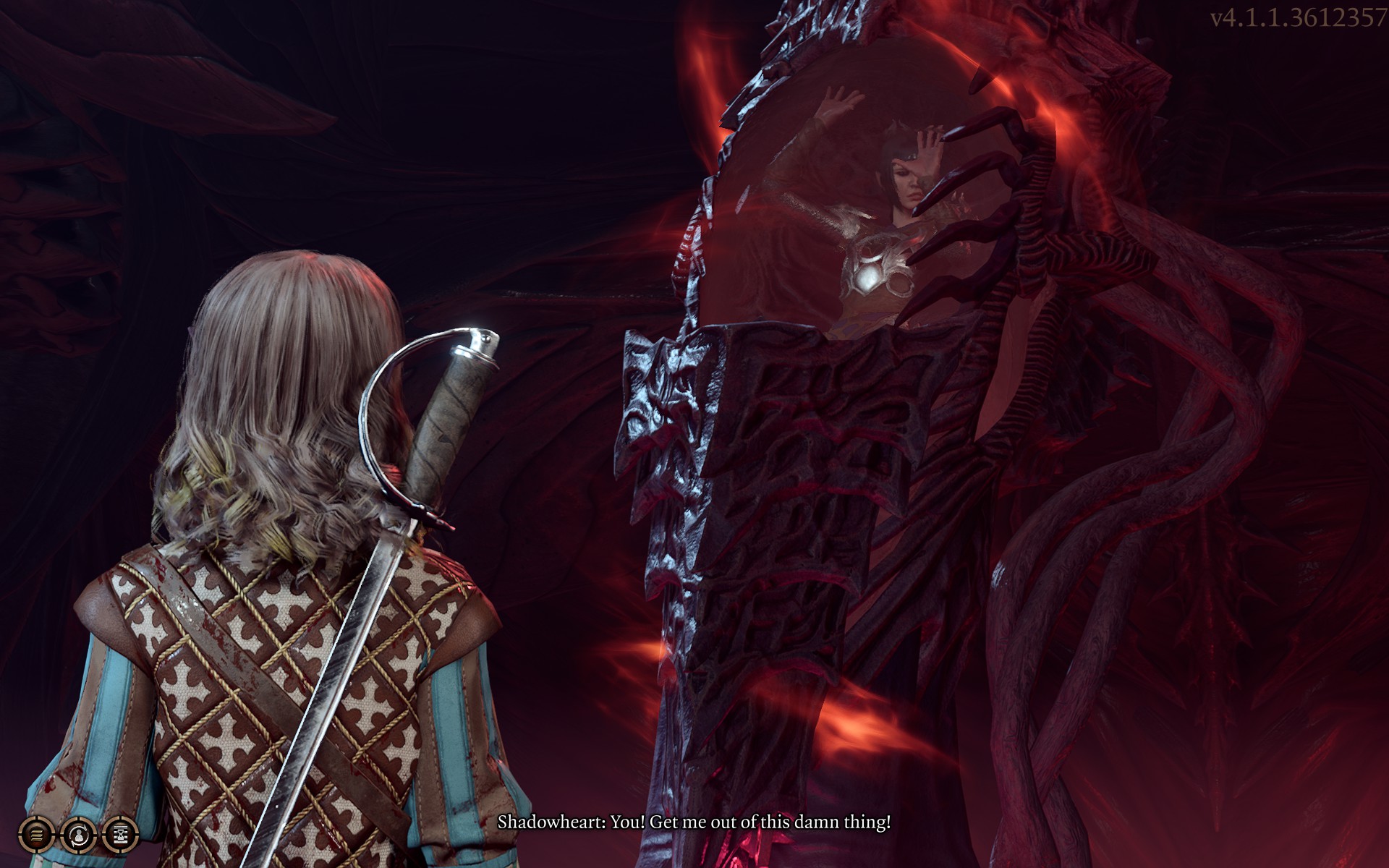Click the swap character icon with circular arrows
1389x868 pixels.
77,836
